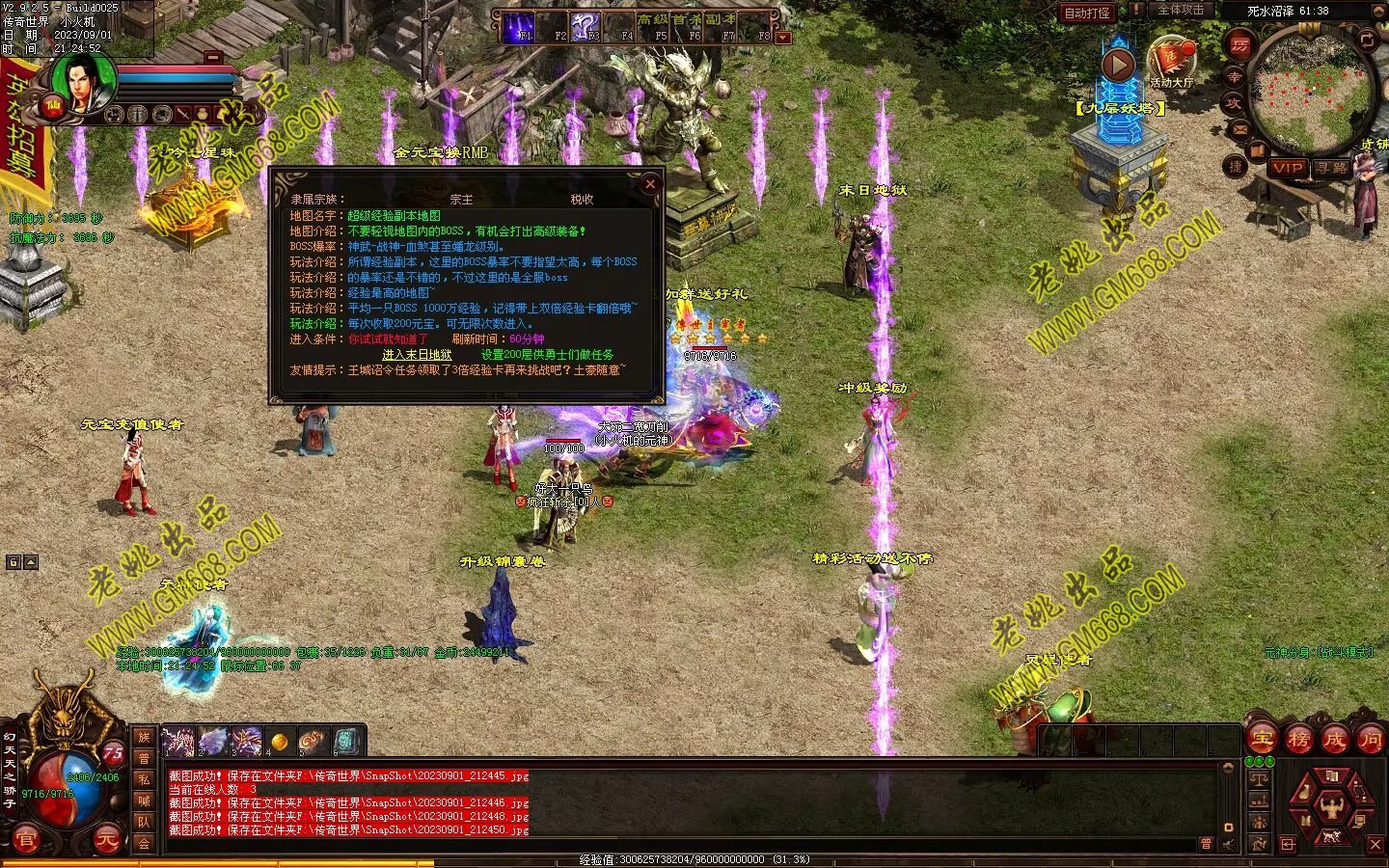
Task: Use the golden orb item in slot 4
Action: (x=279, y=742)
